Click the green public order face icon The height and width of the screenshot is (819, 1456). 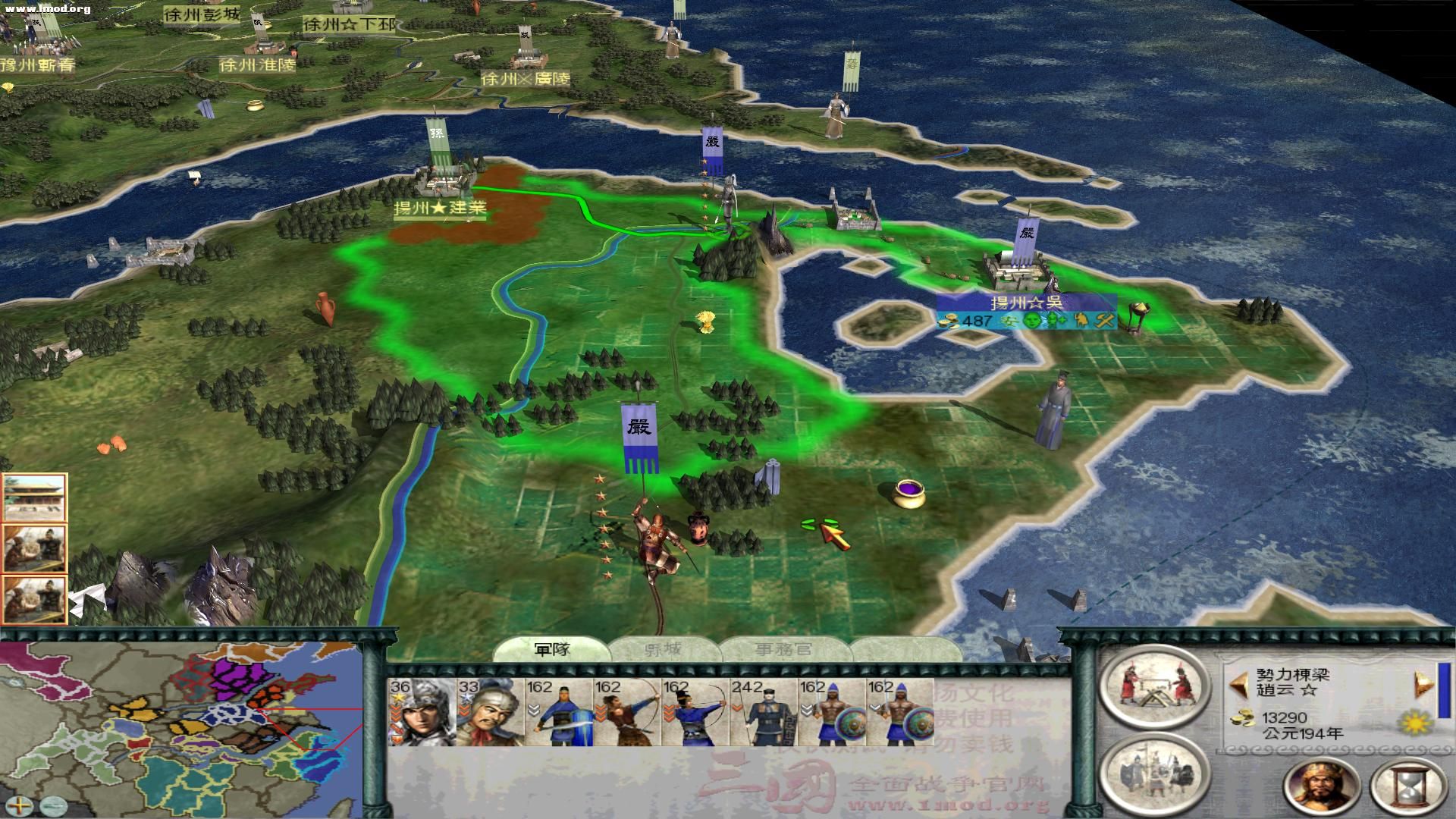[x=1031, y=321]
